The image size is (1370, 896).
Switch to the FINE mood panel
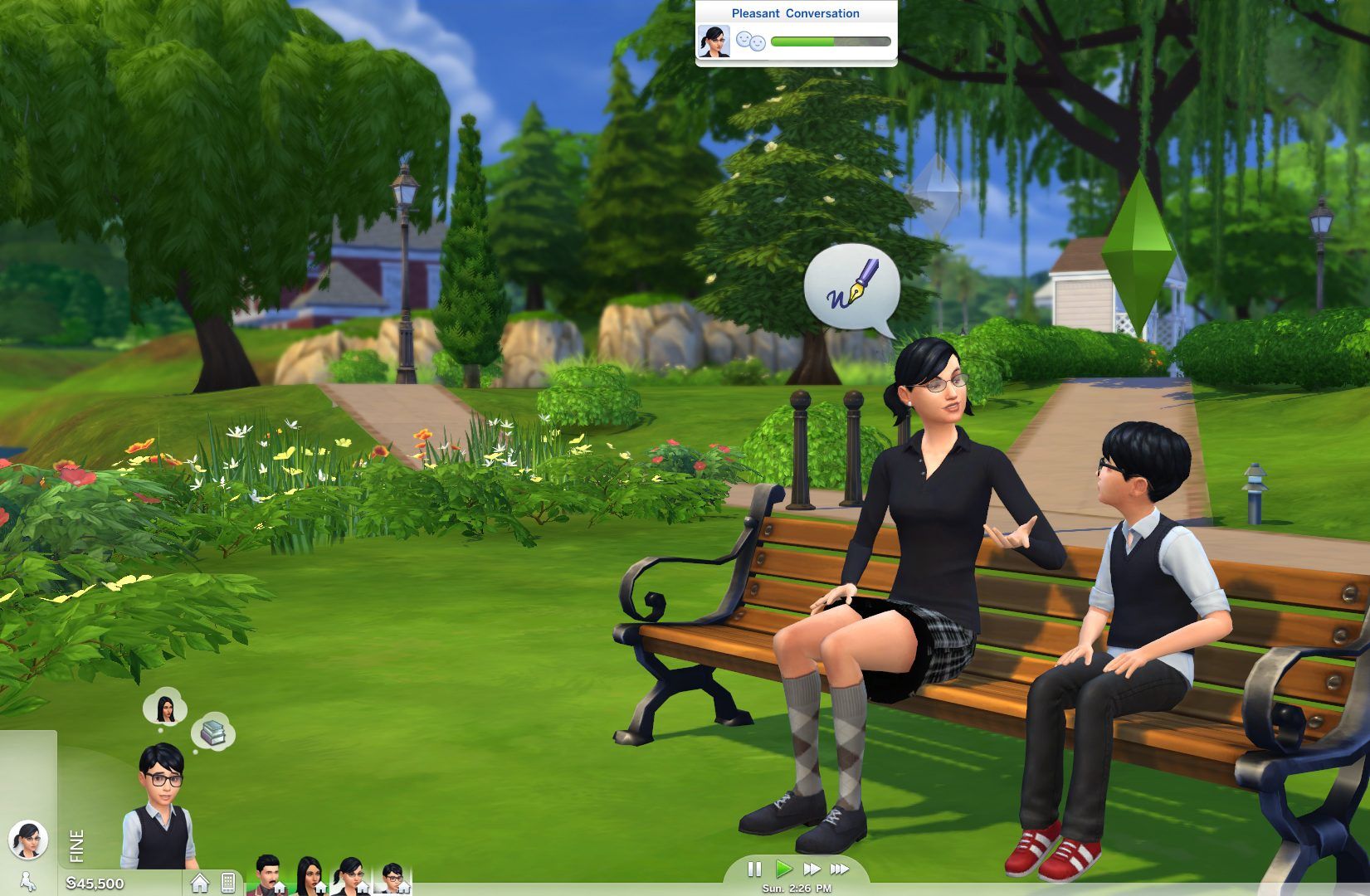tap(76, 845)
